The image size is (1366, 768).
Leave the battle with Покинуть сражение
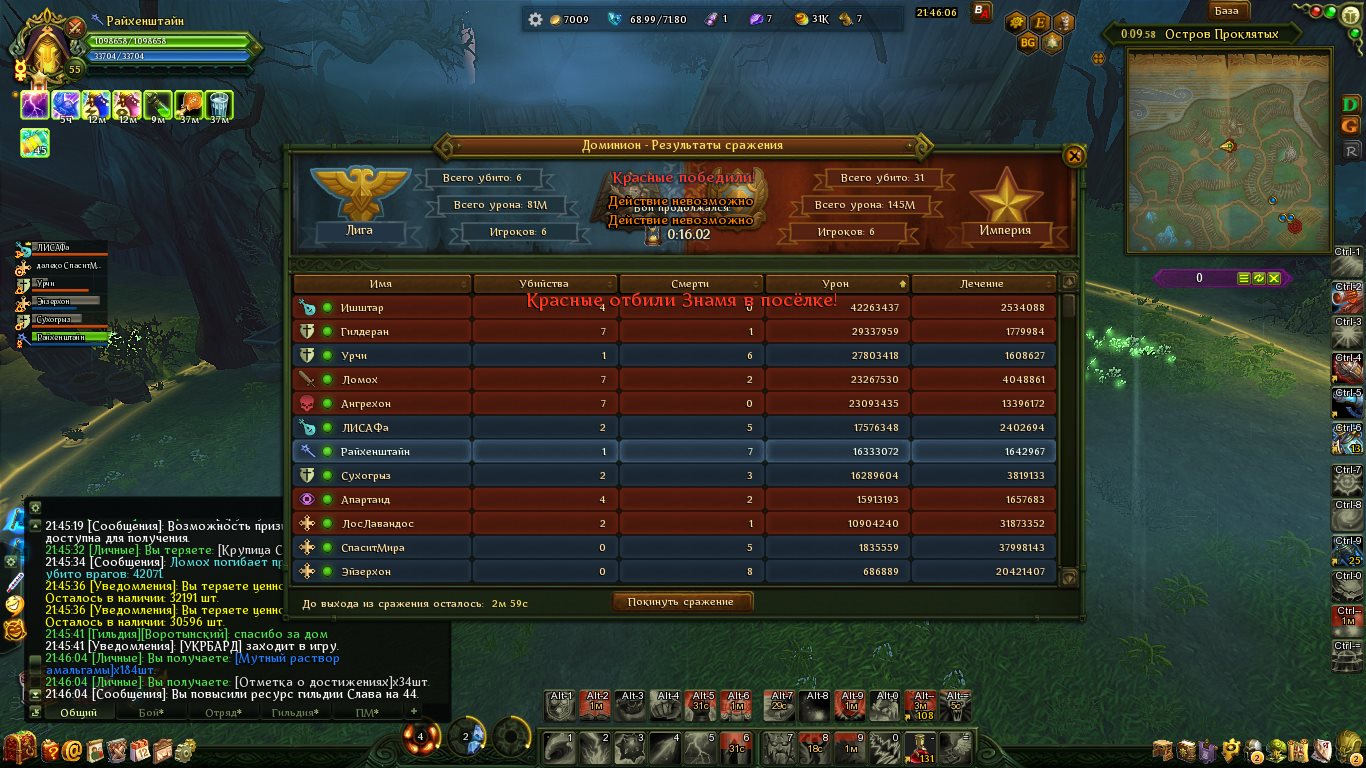681,602
